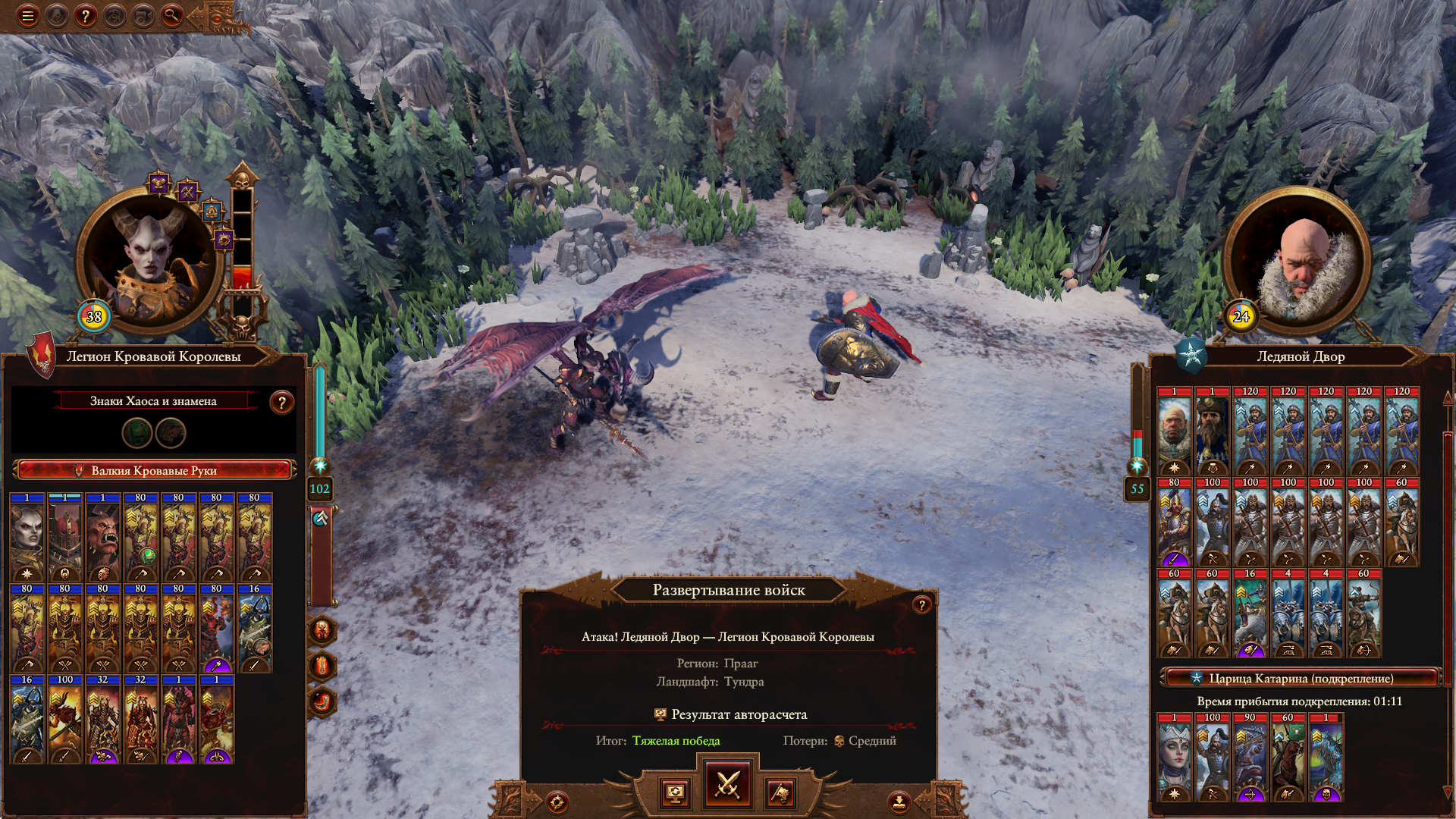Open the question-mark help button in the top bar

pos(86,16)
